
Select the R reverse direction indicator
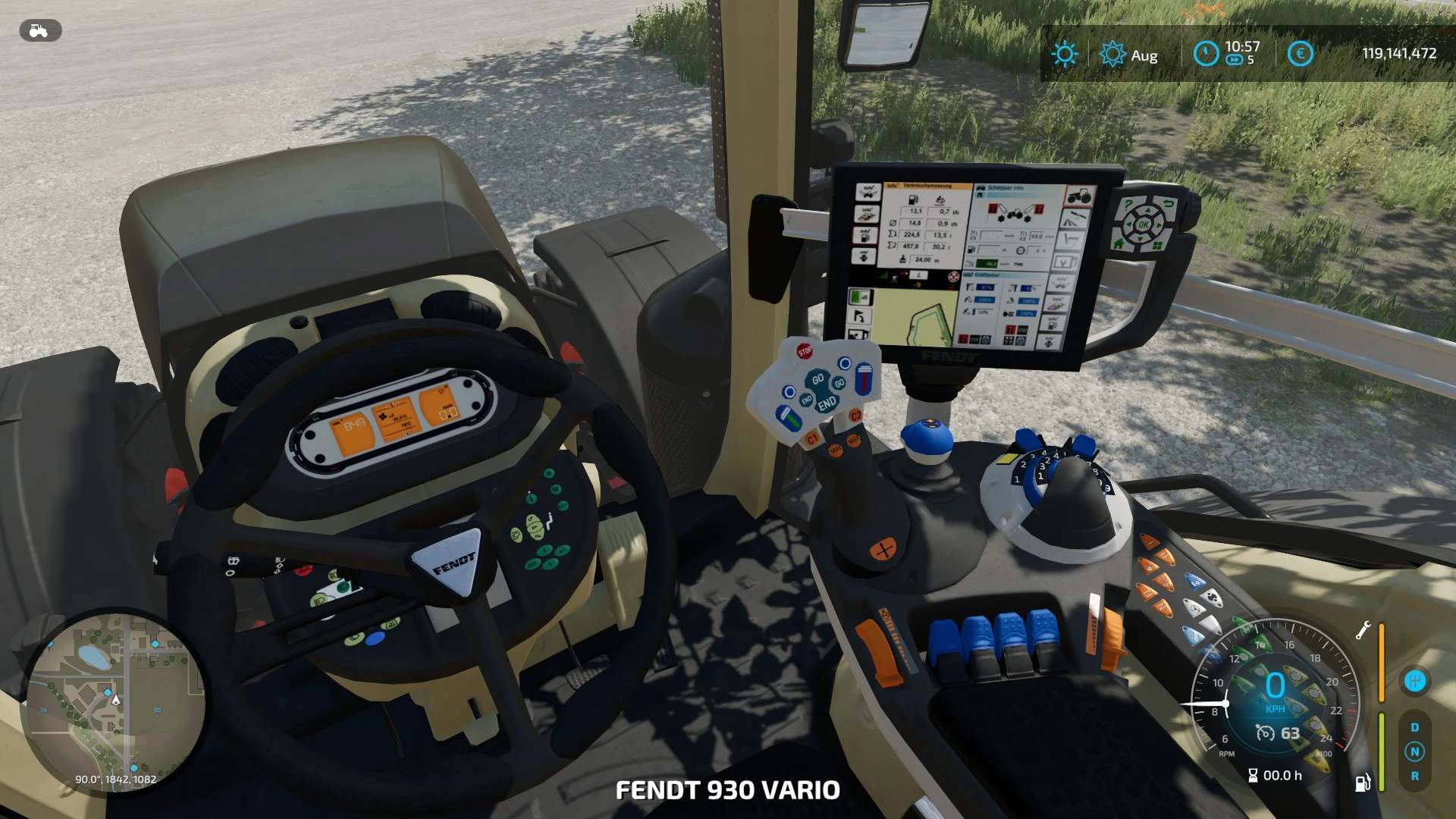1414,776
